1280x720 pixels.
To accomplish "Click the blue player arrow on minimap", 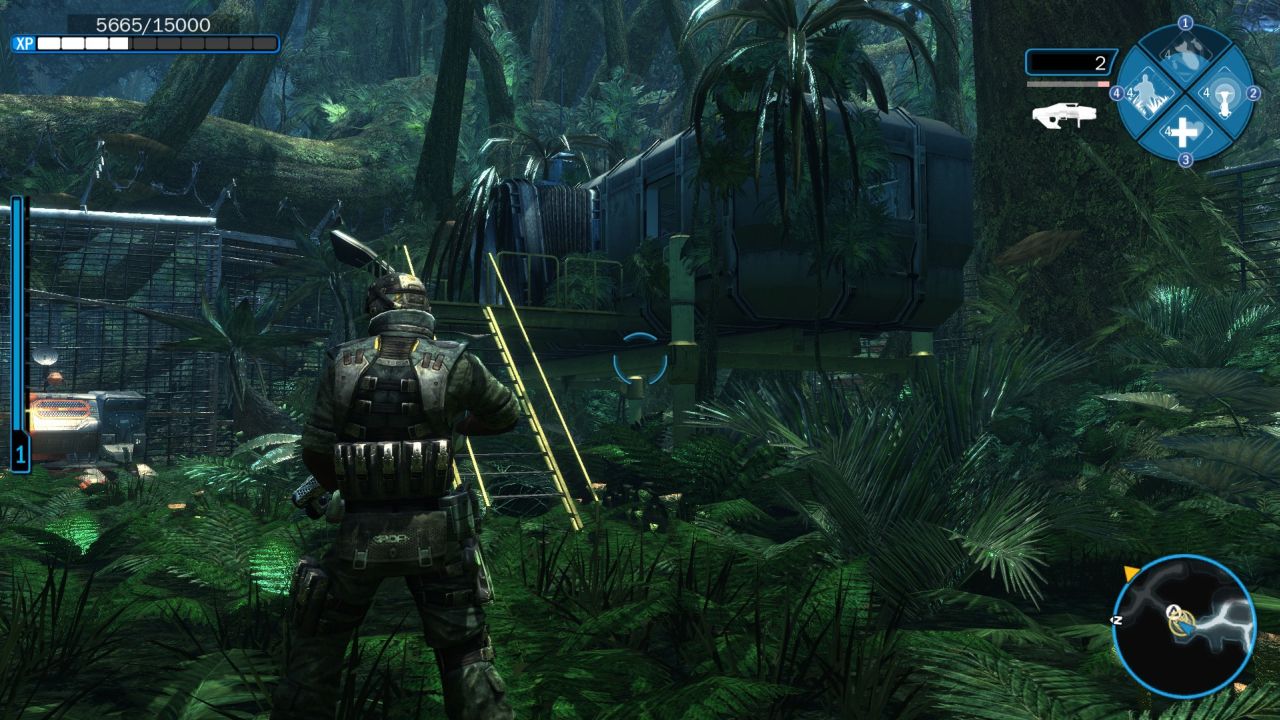I will tap(1187, 627).
